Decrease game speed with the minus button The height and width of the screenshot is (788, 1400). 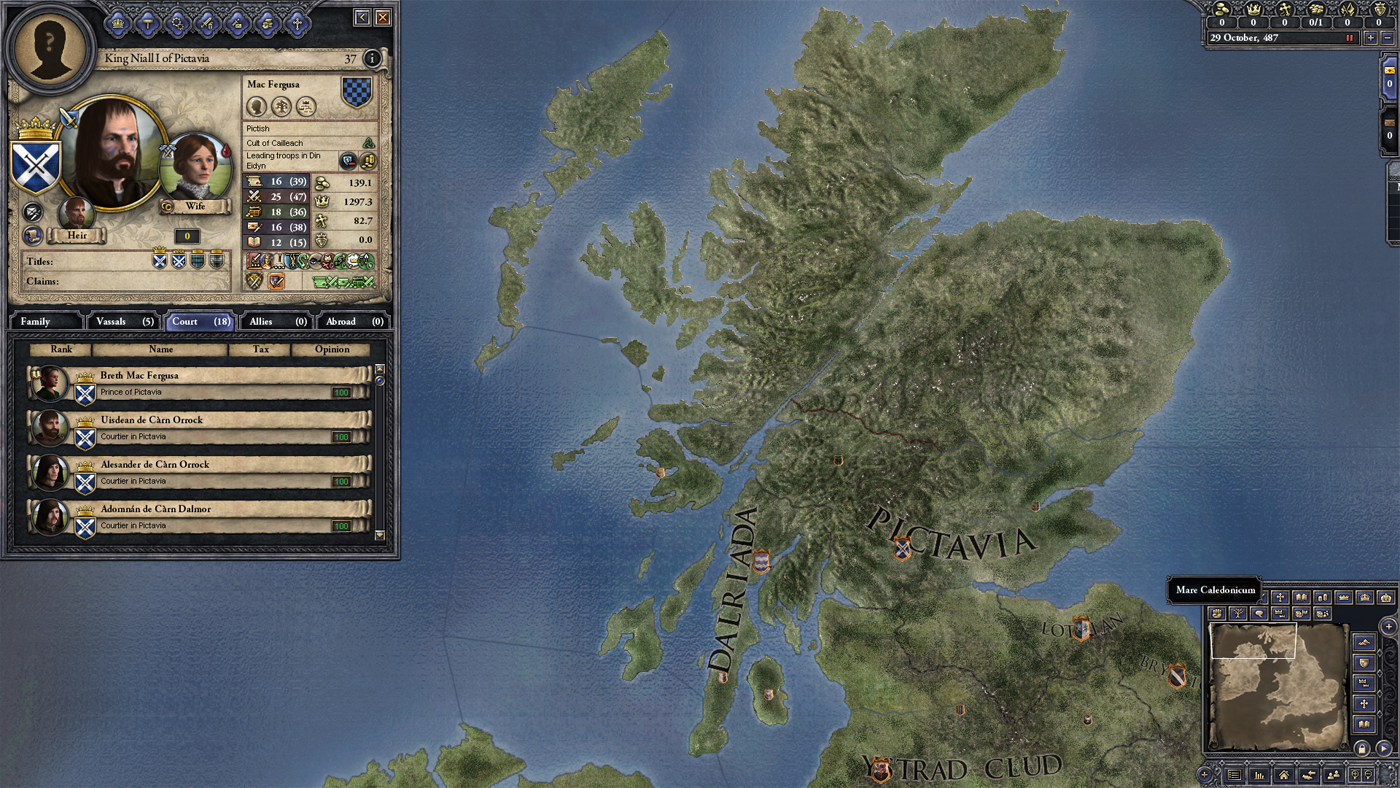coord(1387,38)
